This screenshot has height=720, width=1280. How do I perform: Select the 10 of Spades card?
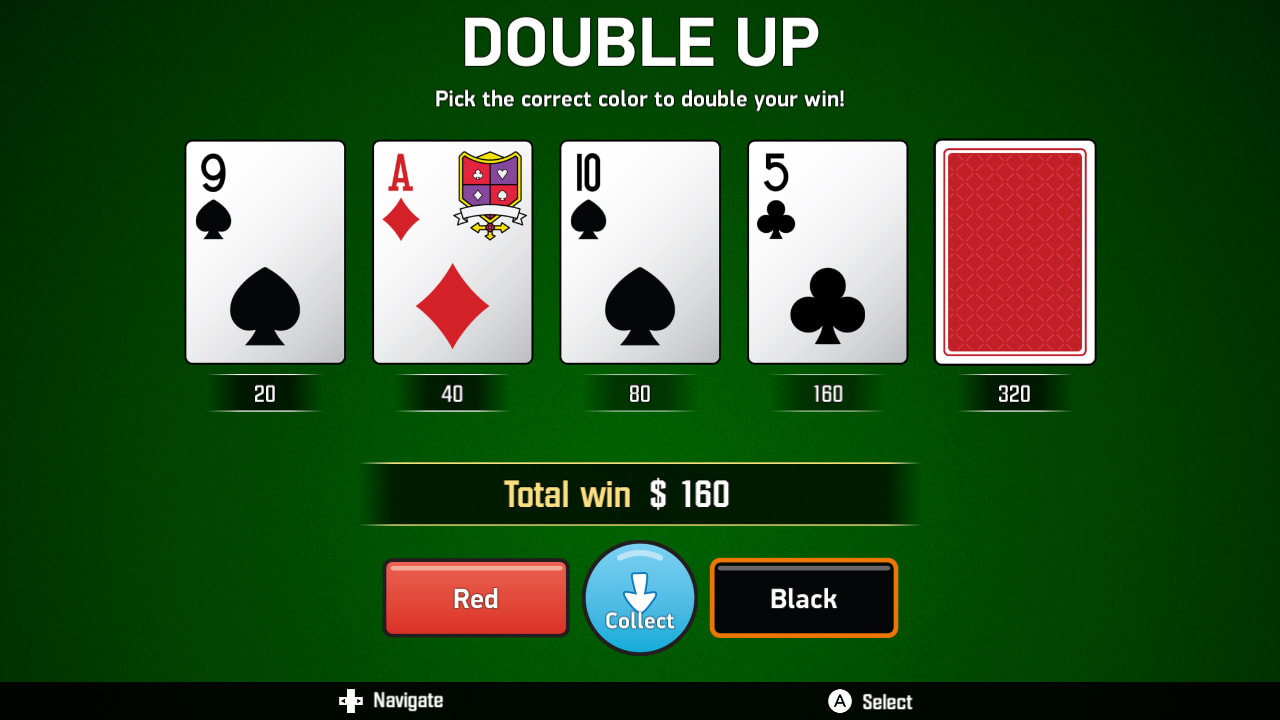point(639,251)
